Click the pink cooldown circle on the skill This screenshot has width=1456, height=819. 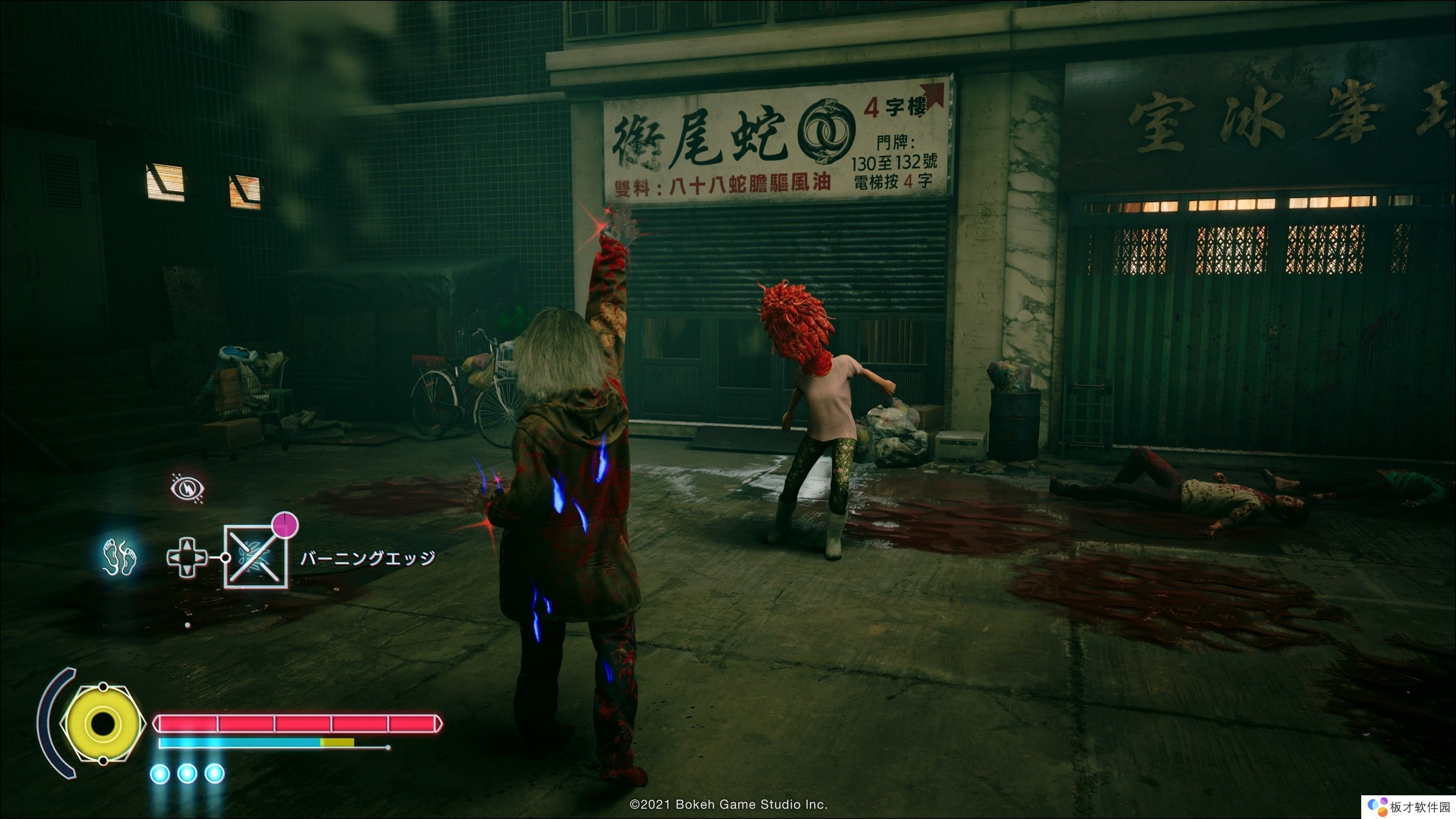pos(285,525)
